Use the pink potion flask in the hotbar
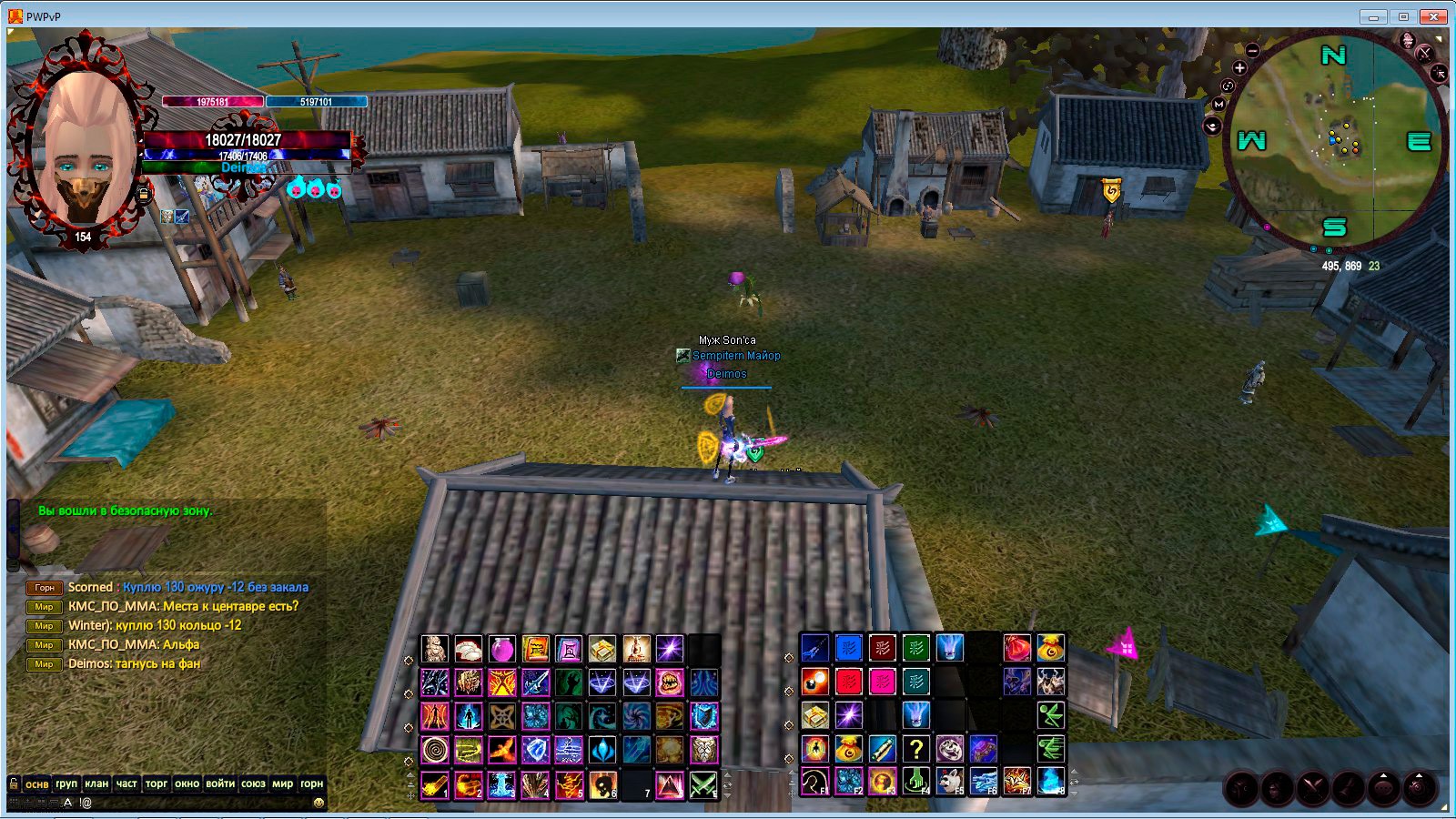Image resolution: width=1456 pixels, height=819 pixels. click(x=501, y=649)
